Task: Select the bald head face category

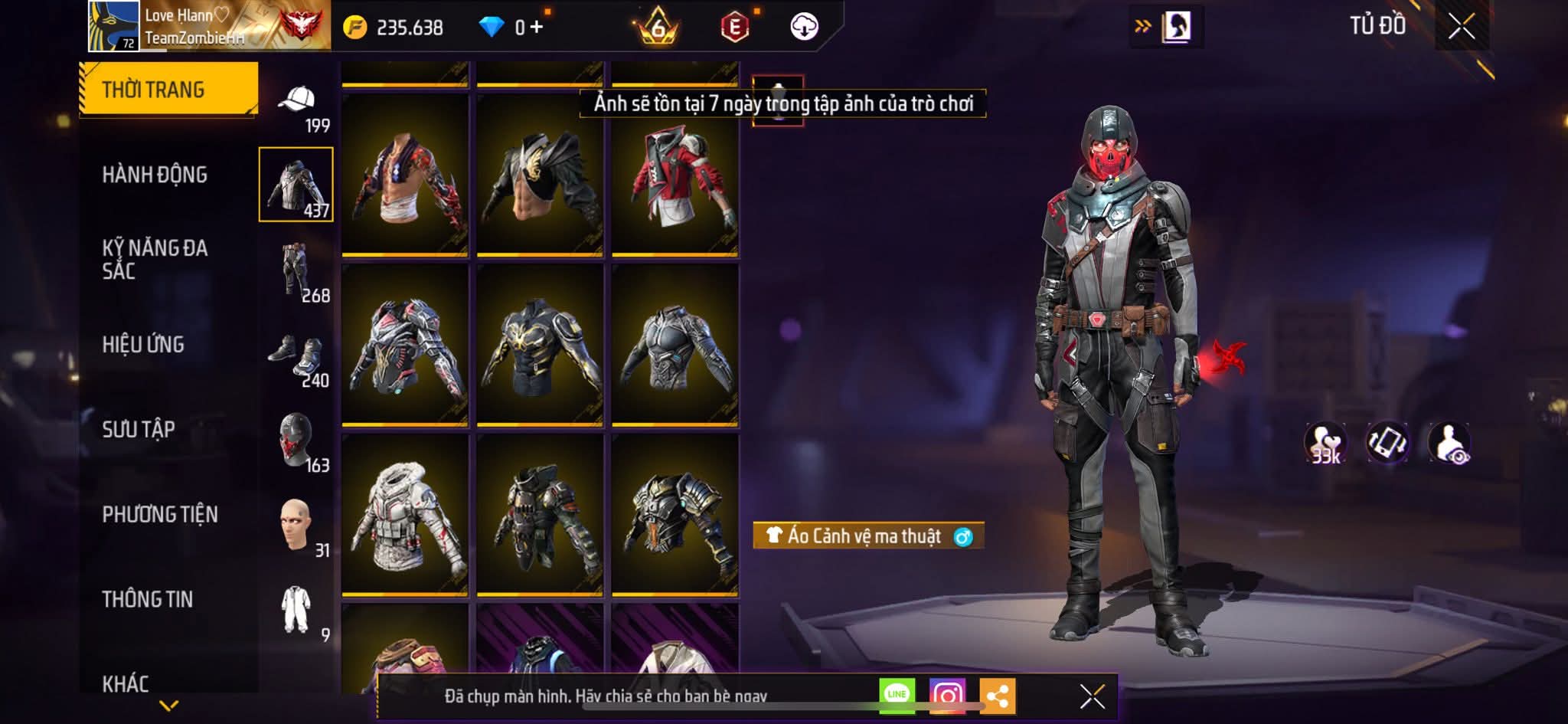Action: click(297, 527)
